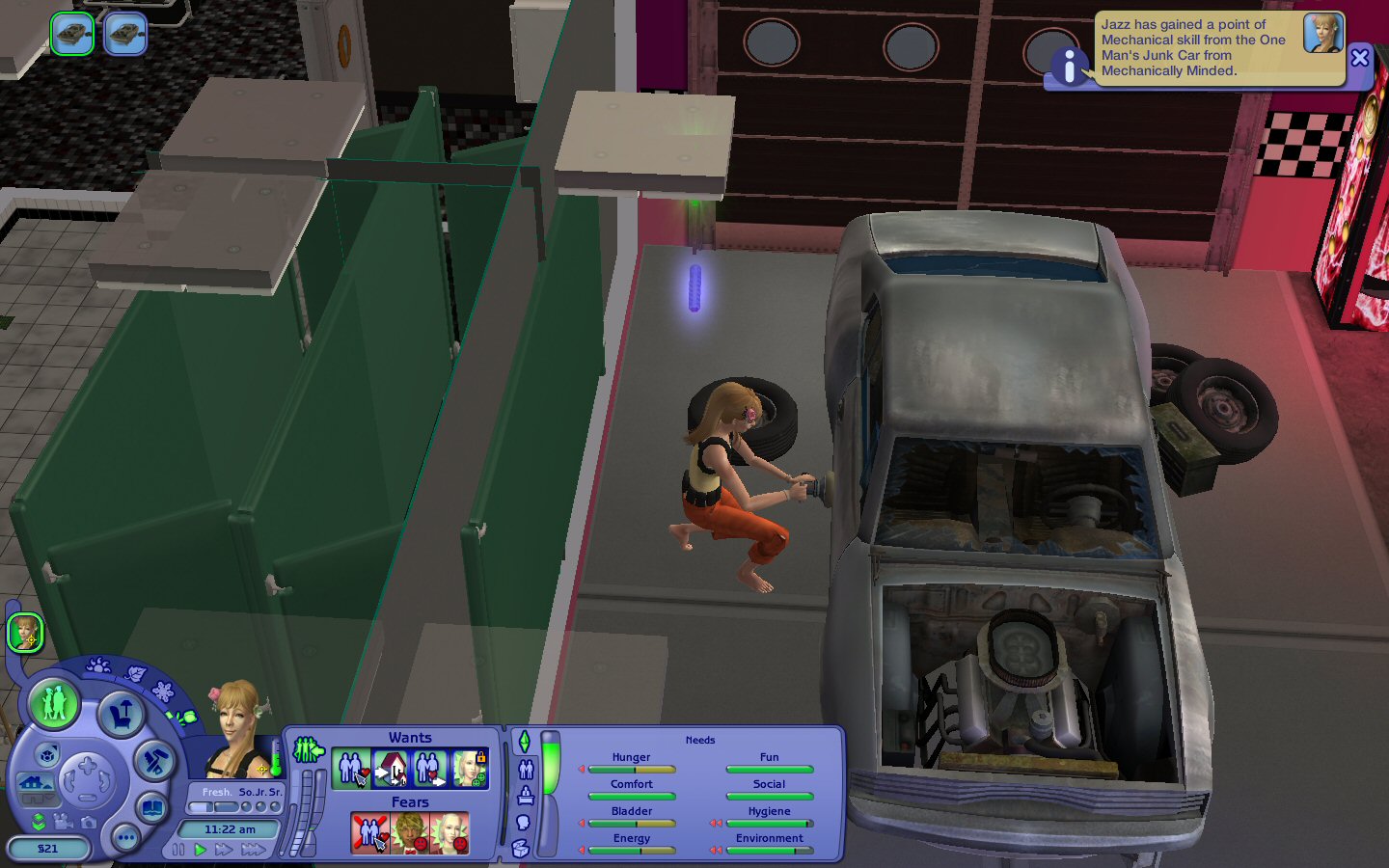Set game speed to triple fast-forward
The image size is (1389, 868).
pos(253,850)
